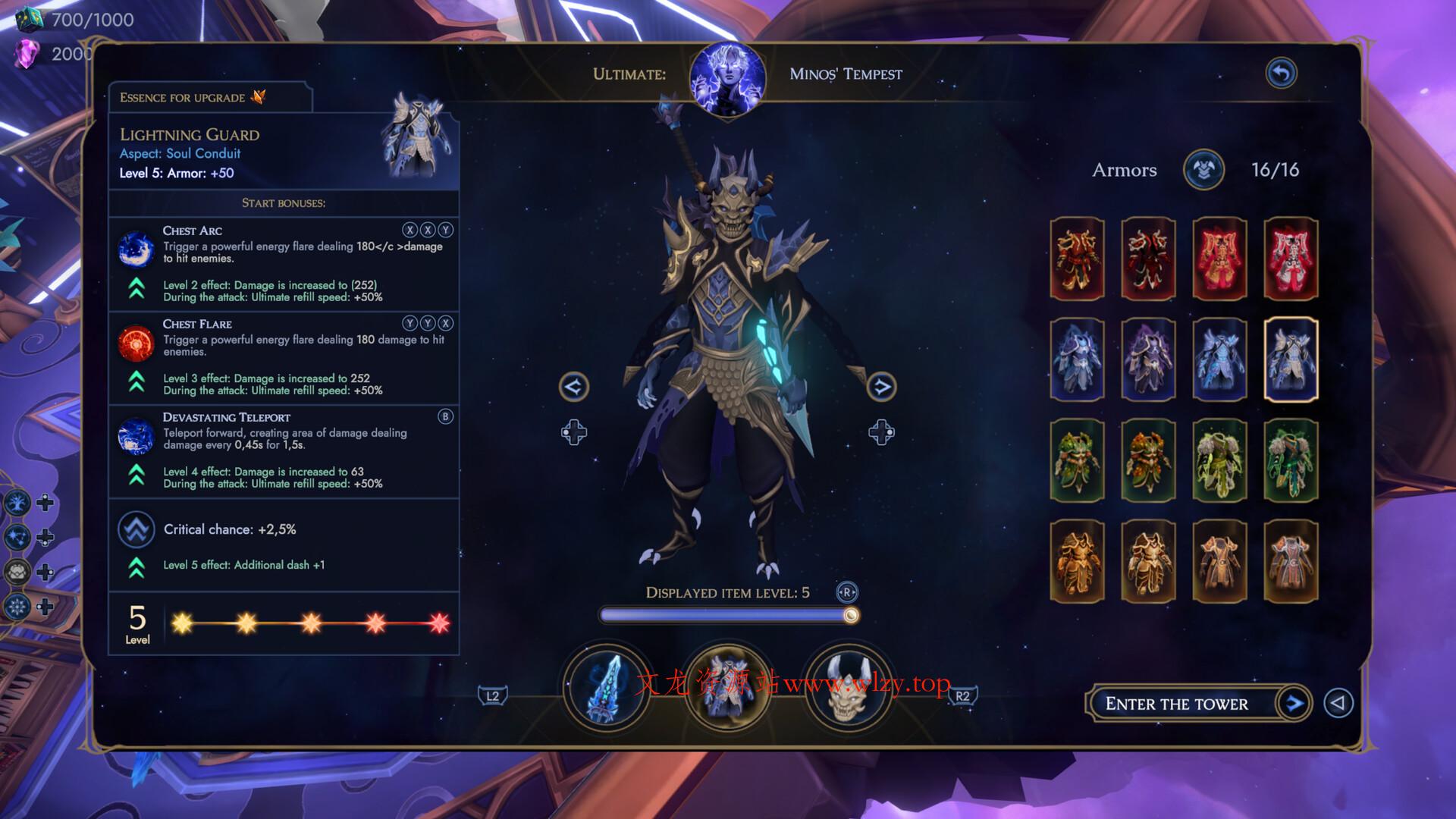Image resolution: width=1456 pixels, height=819 pixels.
Task: Rotate character with the right arrow button
Action: point(881,387)
